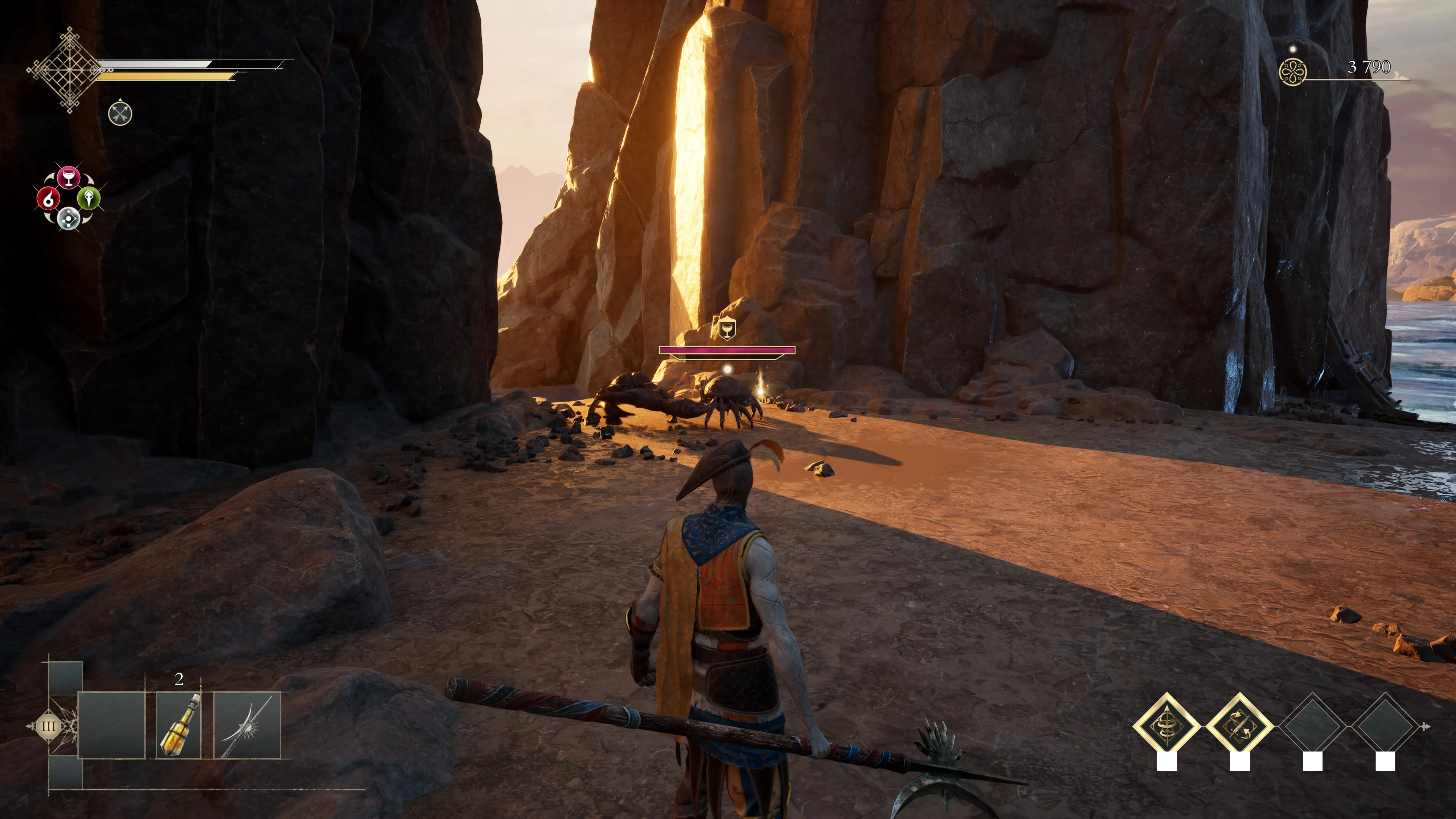1456x819 pixels.
Task: Activate the spinning spear skill diamond
Action: [1167, 726]
